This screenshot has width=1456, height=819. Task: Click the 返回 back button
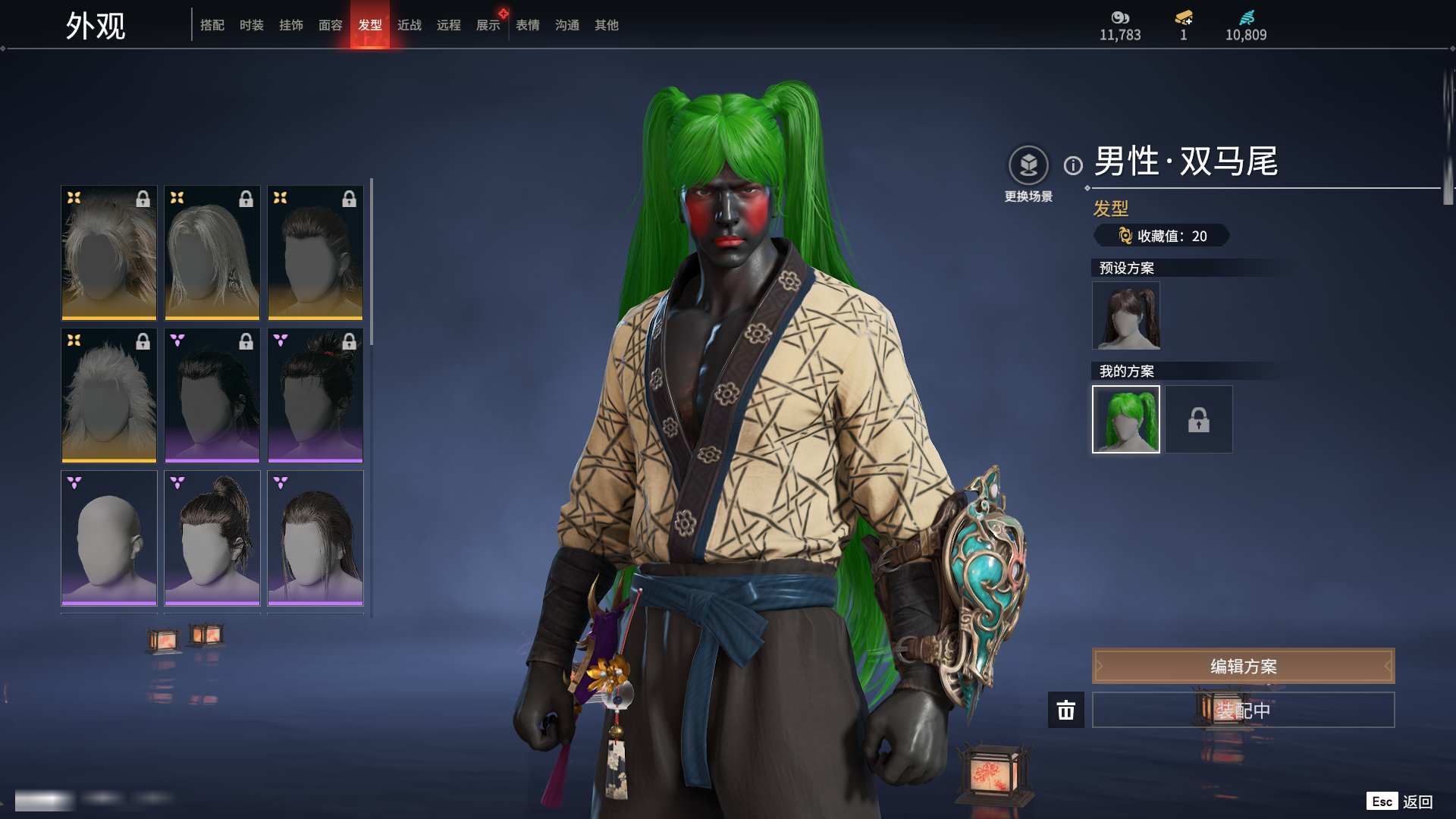pos(1417,802)
